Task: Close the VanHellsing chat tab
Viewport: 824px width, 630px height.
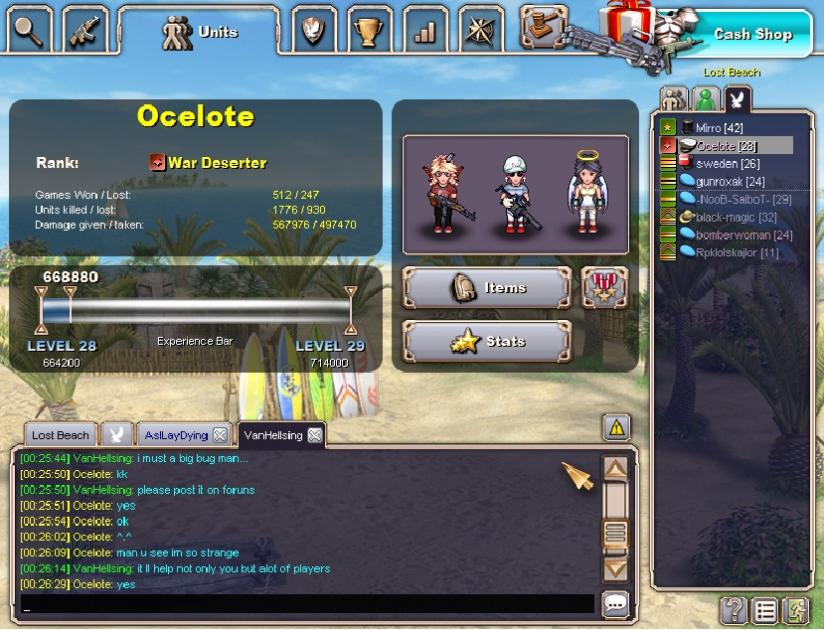Action: 314,435
